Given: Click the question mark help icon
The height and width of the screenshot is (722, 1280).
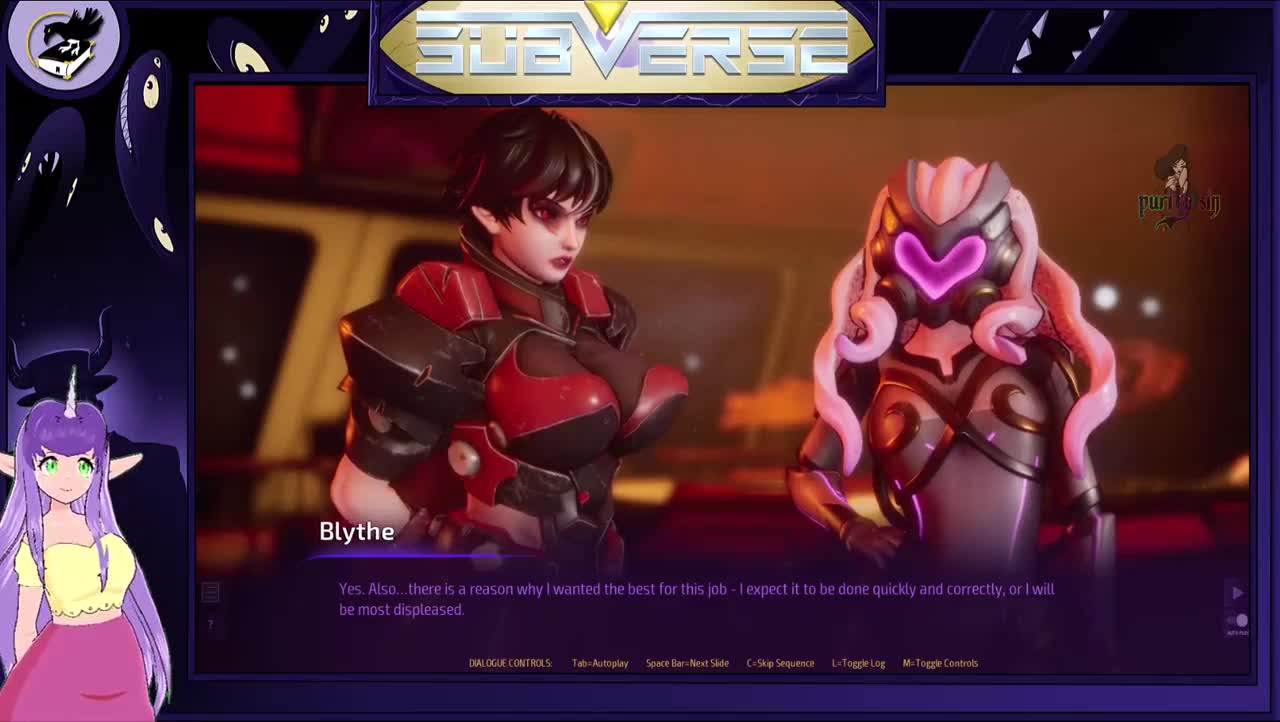Looking at the screenshot, I should point(210,625).
